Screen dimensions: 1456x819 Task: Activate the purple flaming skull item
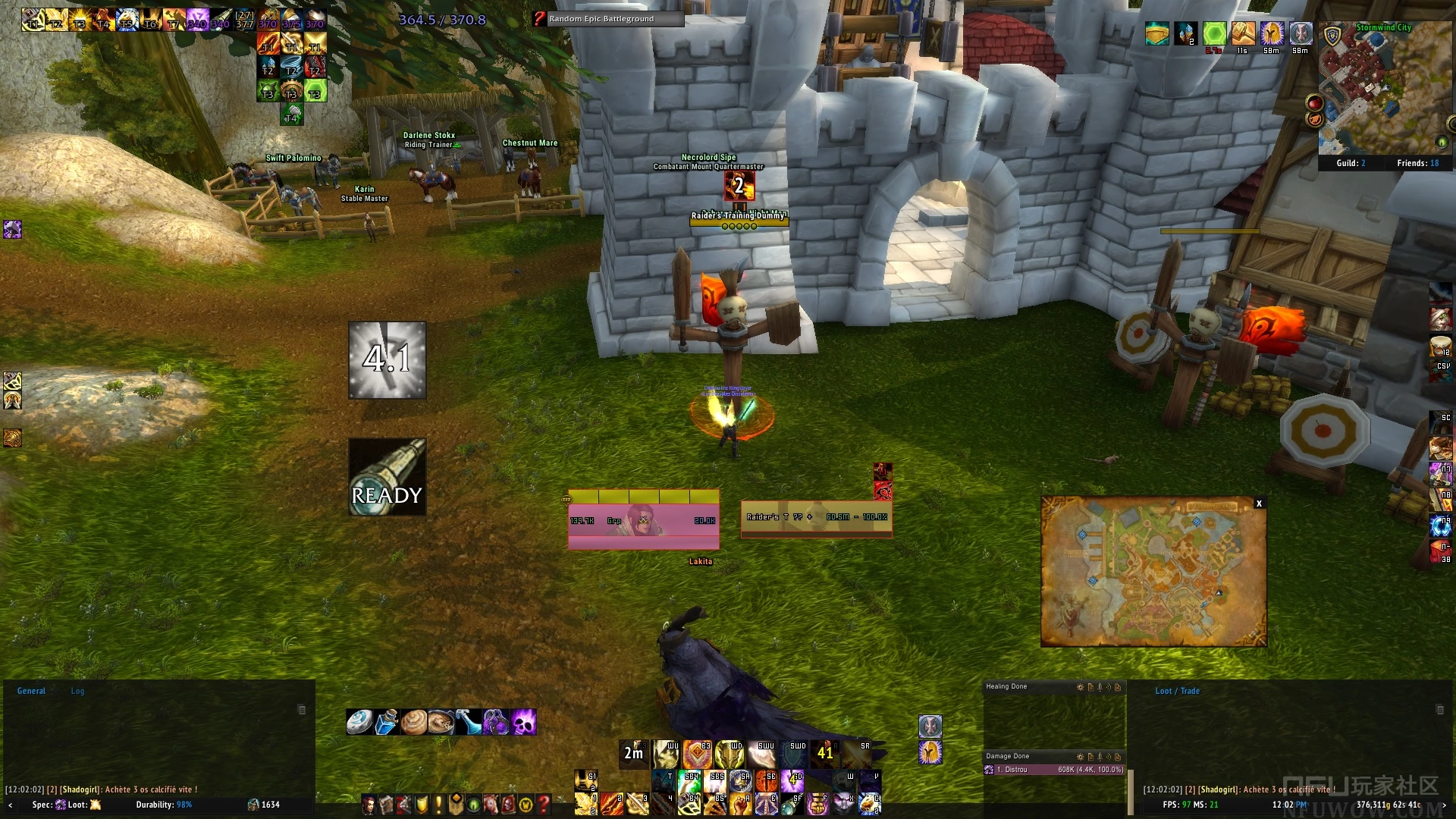(523, 722)
